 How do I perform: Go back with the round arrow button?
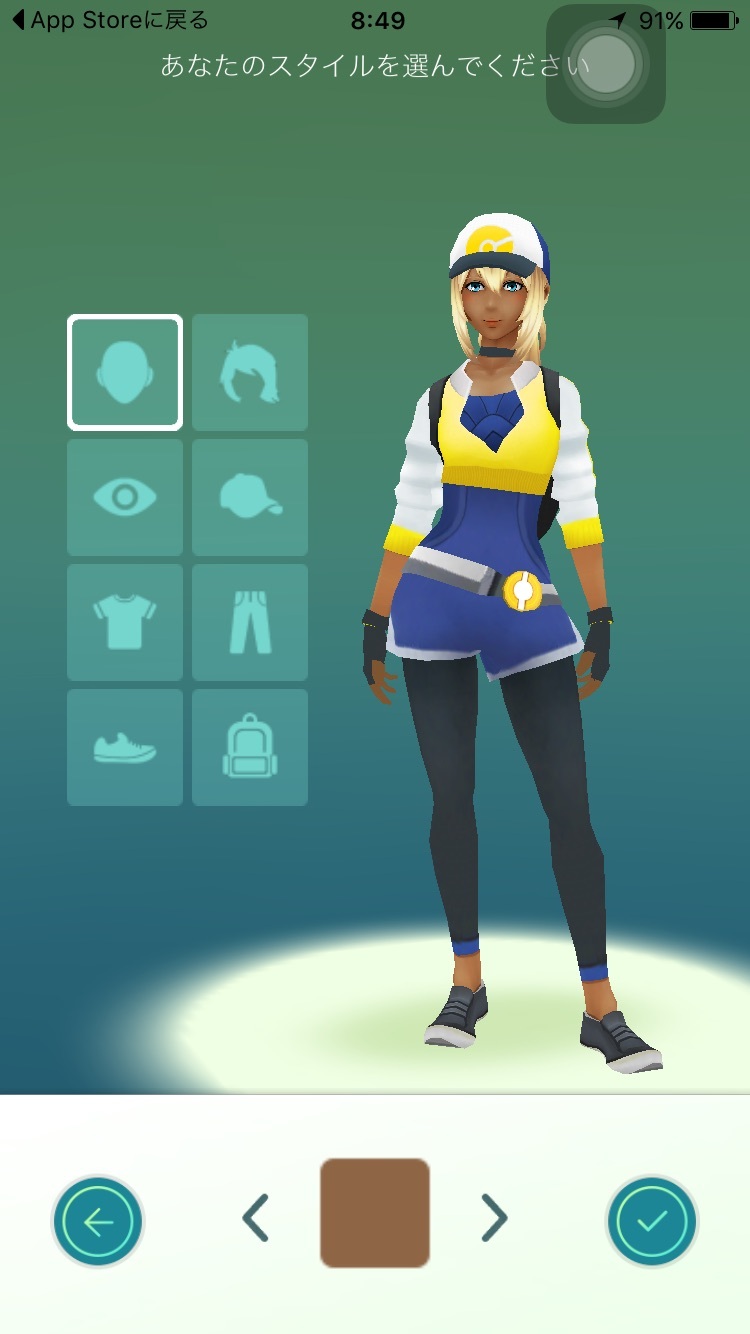[x=98, y=1221]
